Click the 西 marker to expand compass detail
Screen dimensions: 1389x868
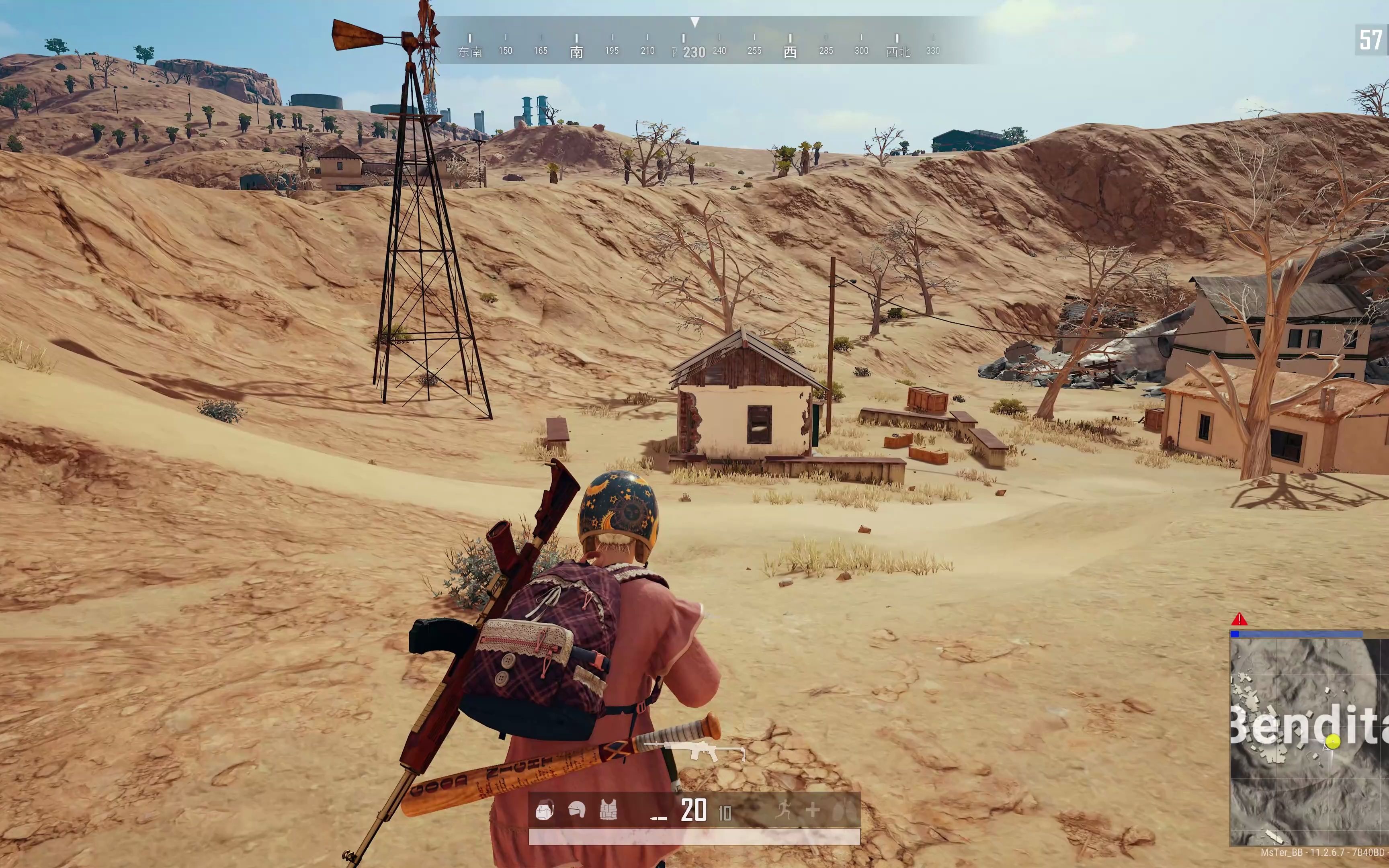tap(790, 51)
